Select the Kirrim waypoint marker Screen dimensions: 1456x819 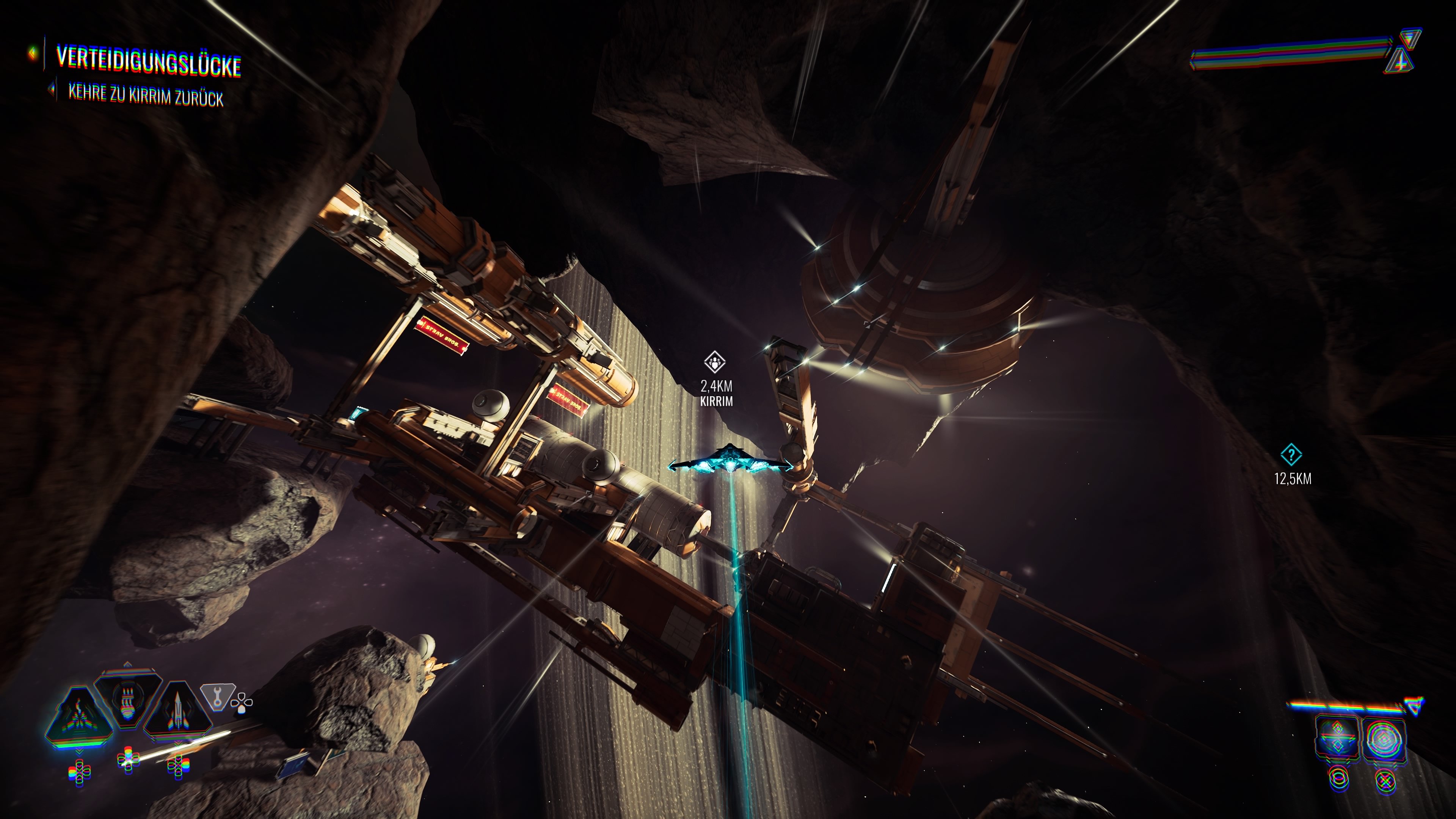pyautogui.click(x=715, y=362)
